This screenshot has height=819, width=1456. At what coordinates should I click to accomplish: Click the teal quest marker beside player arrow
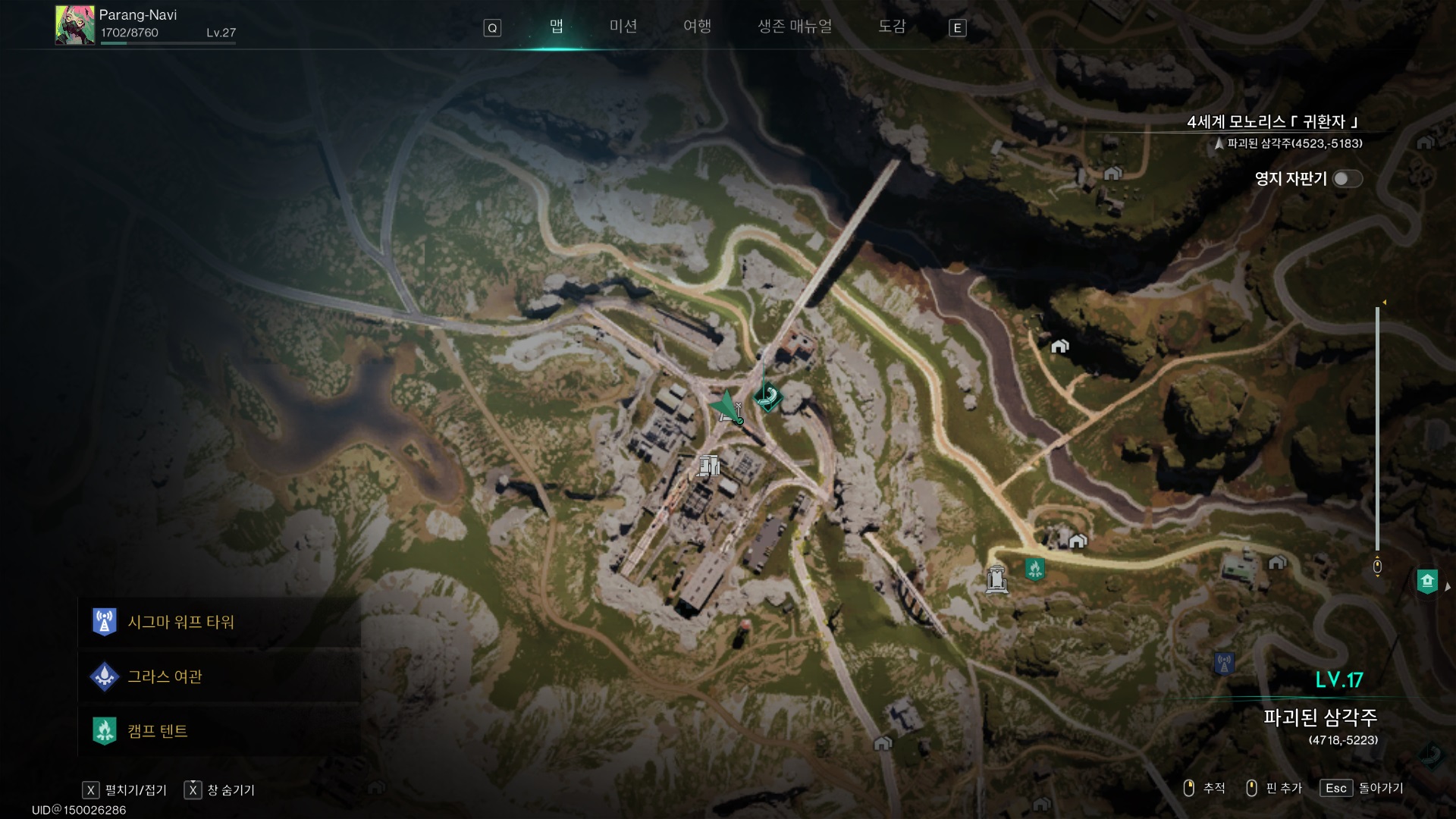[x=768, y=396]
